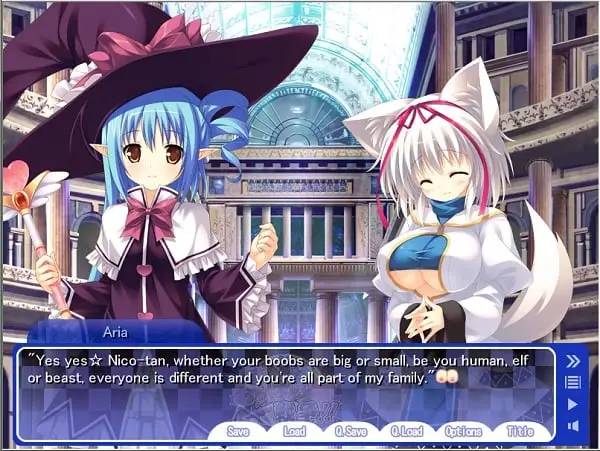
Task: Activate the double-arrow skip icon
Action: pos(573,361)
